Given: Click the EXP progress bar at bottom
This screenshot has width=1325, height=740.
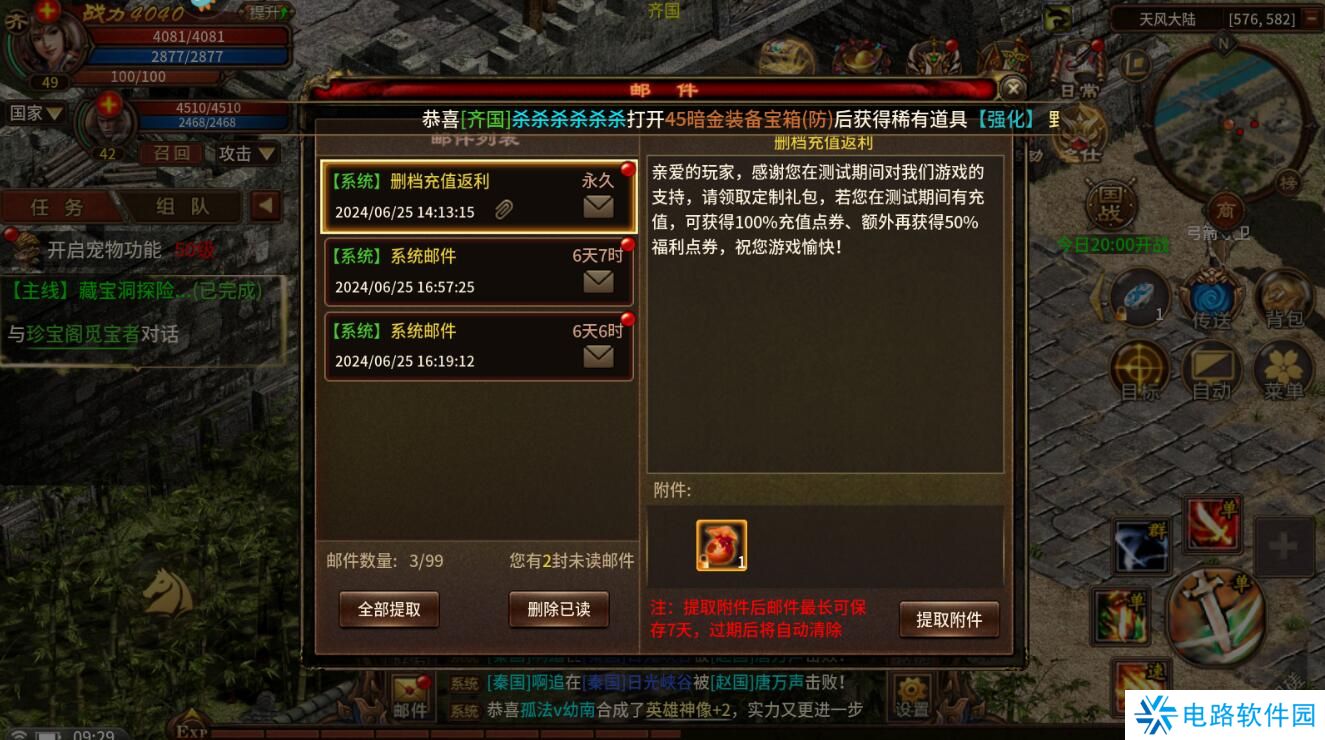Looking at the screenshot, I should point(400,731).
